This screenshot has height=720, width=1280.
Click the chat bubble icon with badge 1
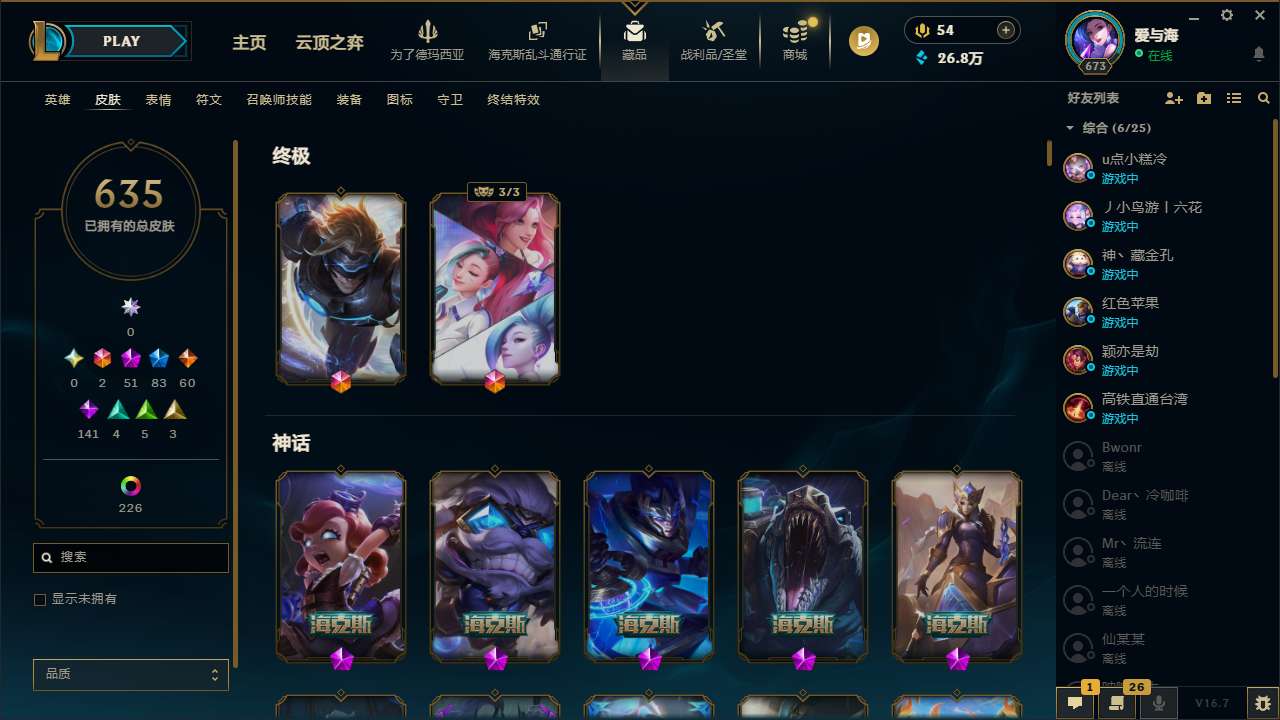tap(1075, 703)
